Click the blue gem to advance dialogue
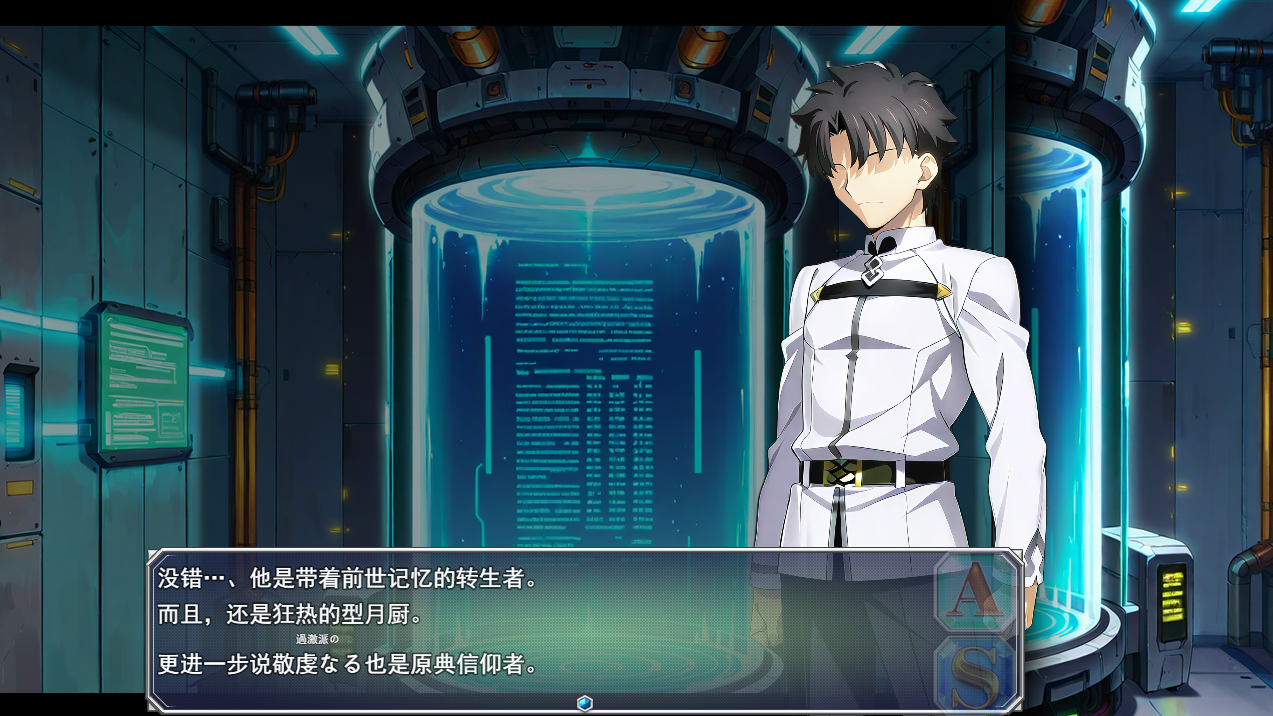The image size is (1273, 716). click(585, 703)
